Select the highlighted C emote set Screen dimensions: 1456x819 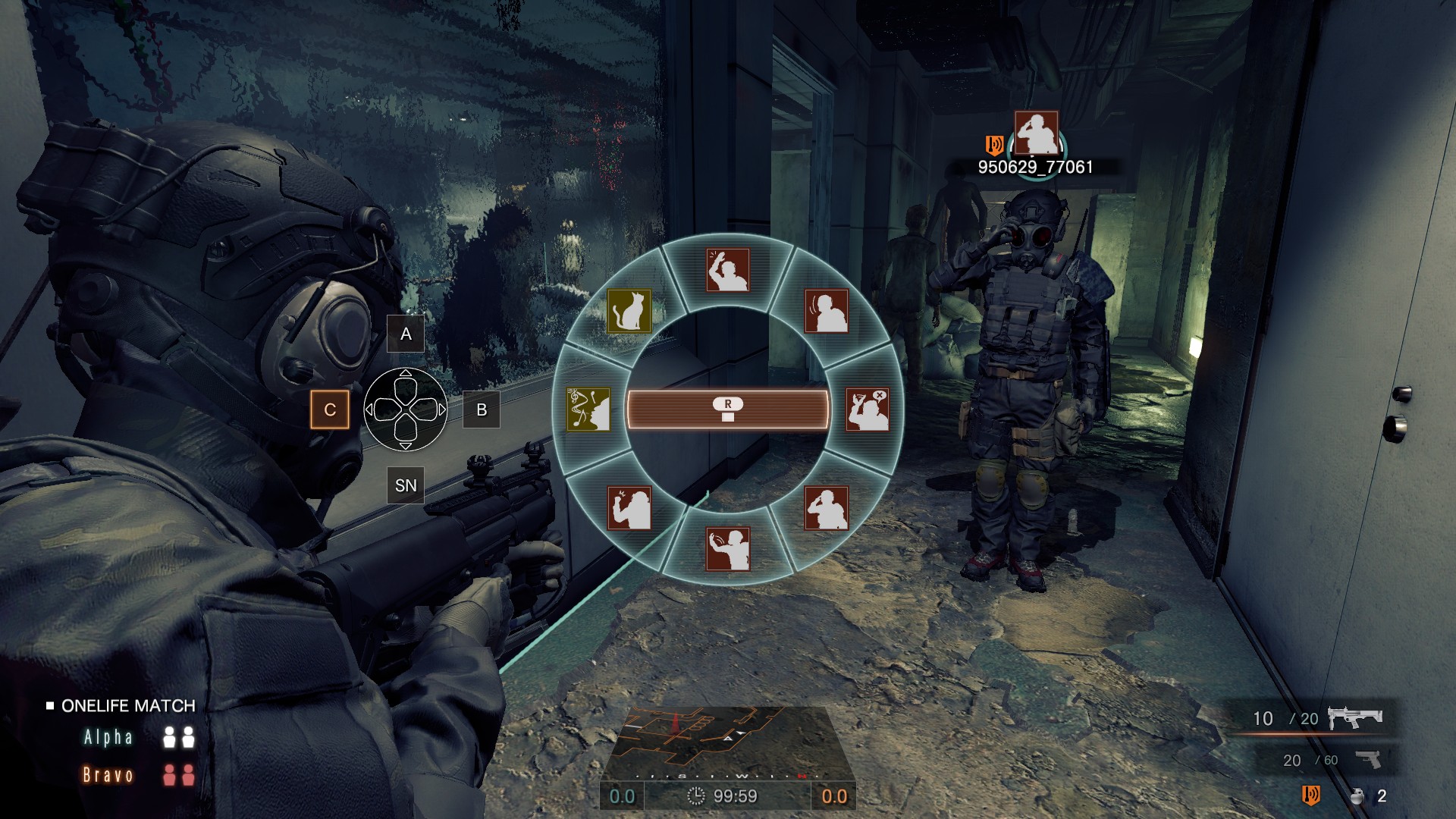[x=330, y=409]
